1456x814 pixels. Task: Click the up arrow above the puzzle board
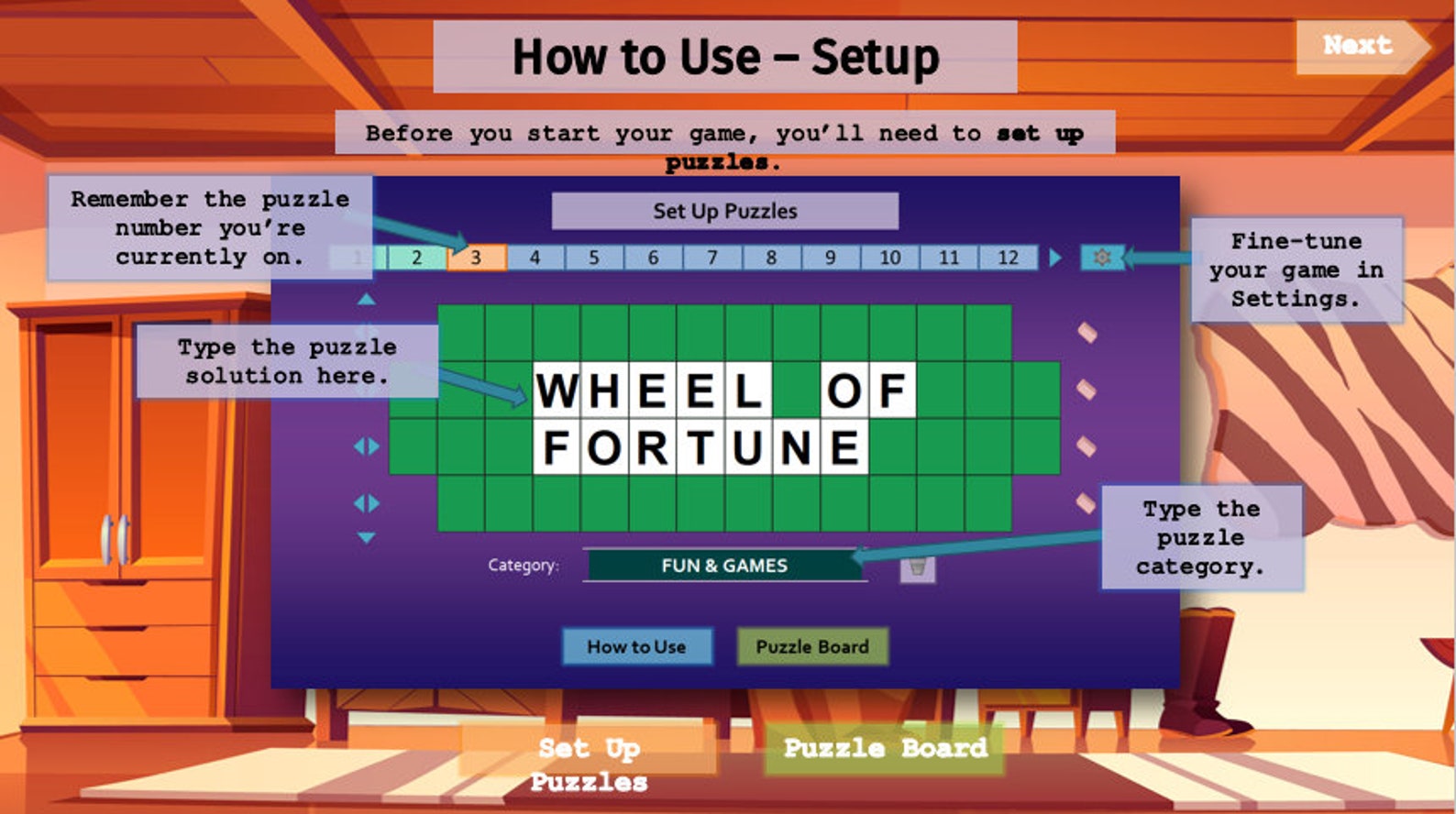366,298
